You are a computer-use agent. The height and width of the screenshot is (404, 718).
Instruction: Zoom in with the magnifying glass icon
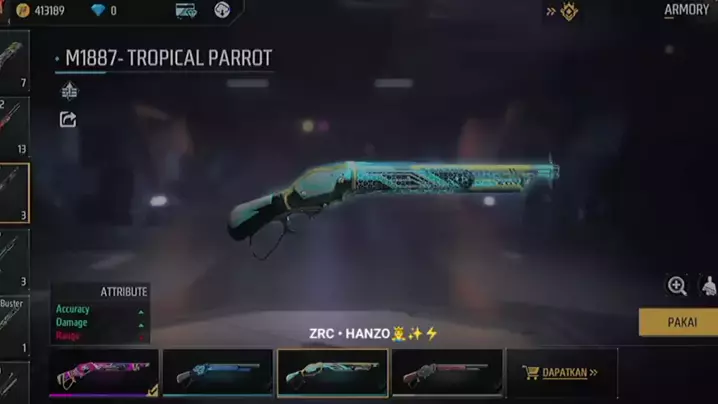(x=677, y=286)
